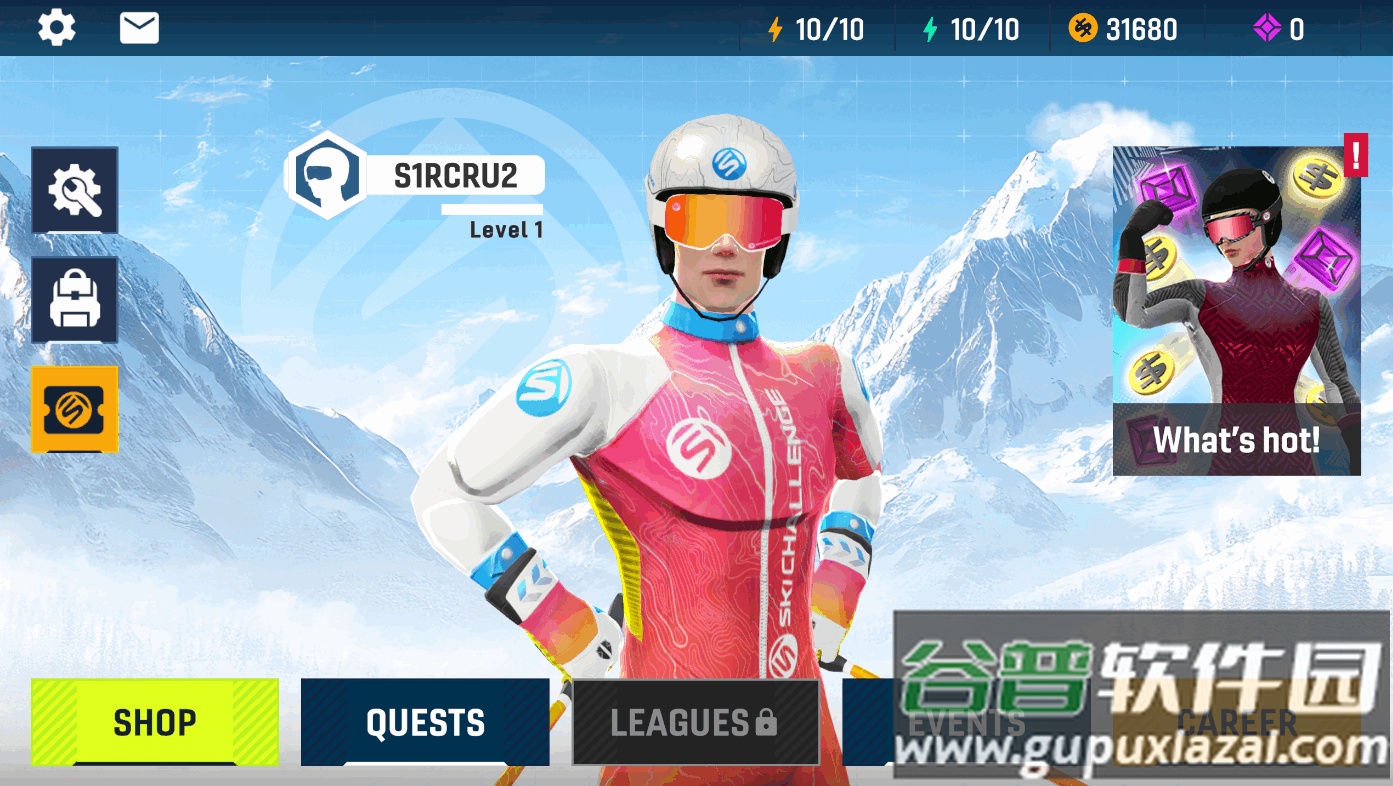
Task: Open the What's hot! promo tile
Action: point(1236,311)
